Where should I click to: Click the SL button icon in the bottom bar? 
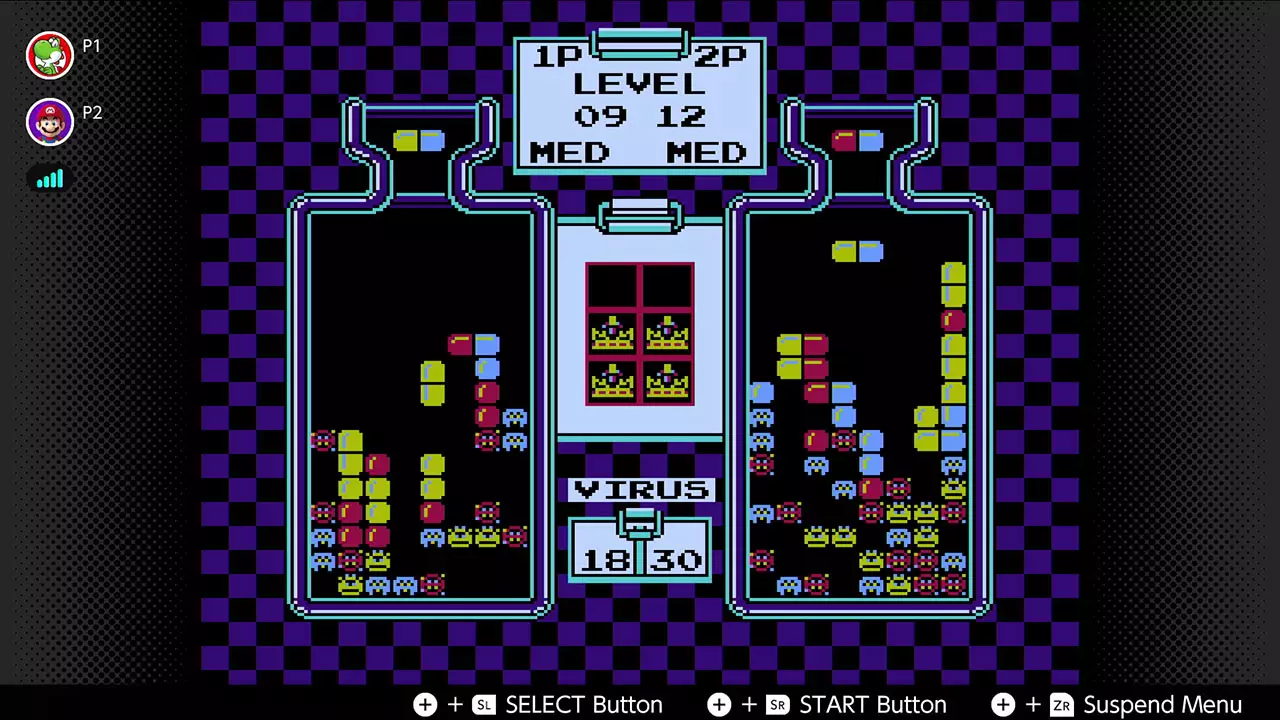(484, 705)
